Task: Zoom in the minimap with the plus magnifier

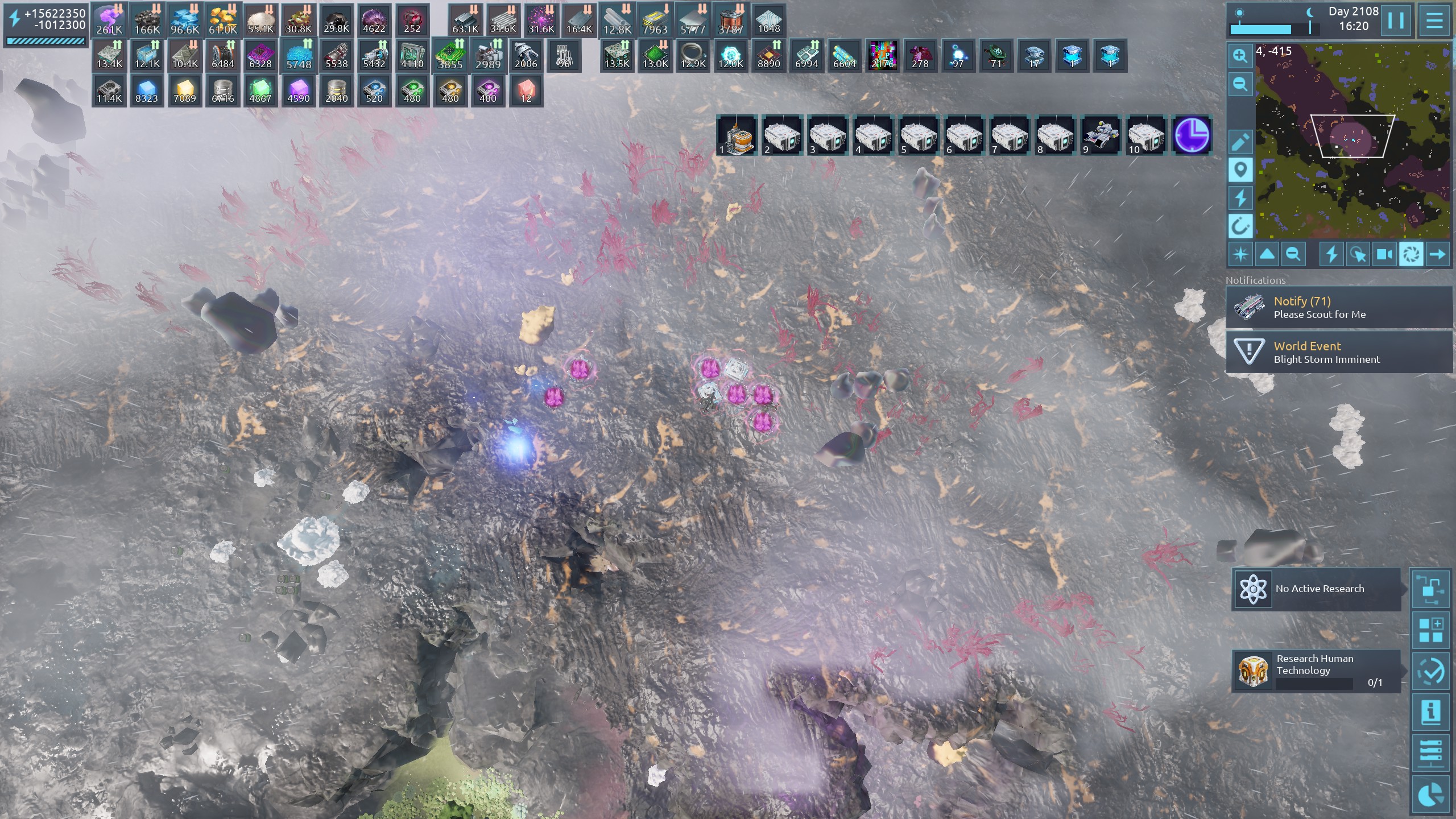Action: [x=1240, y=56]
